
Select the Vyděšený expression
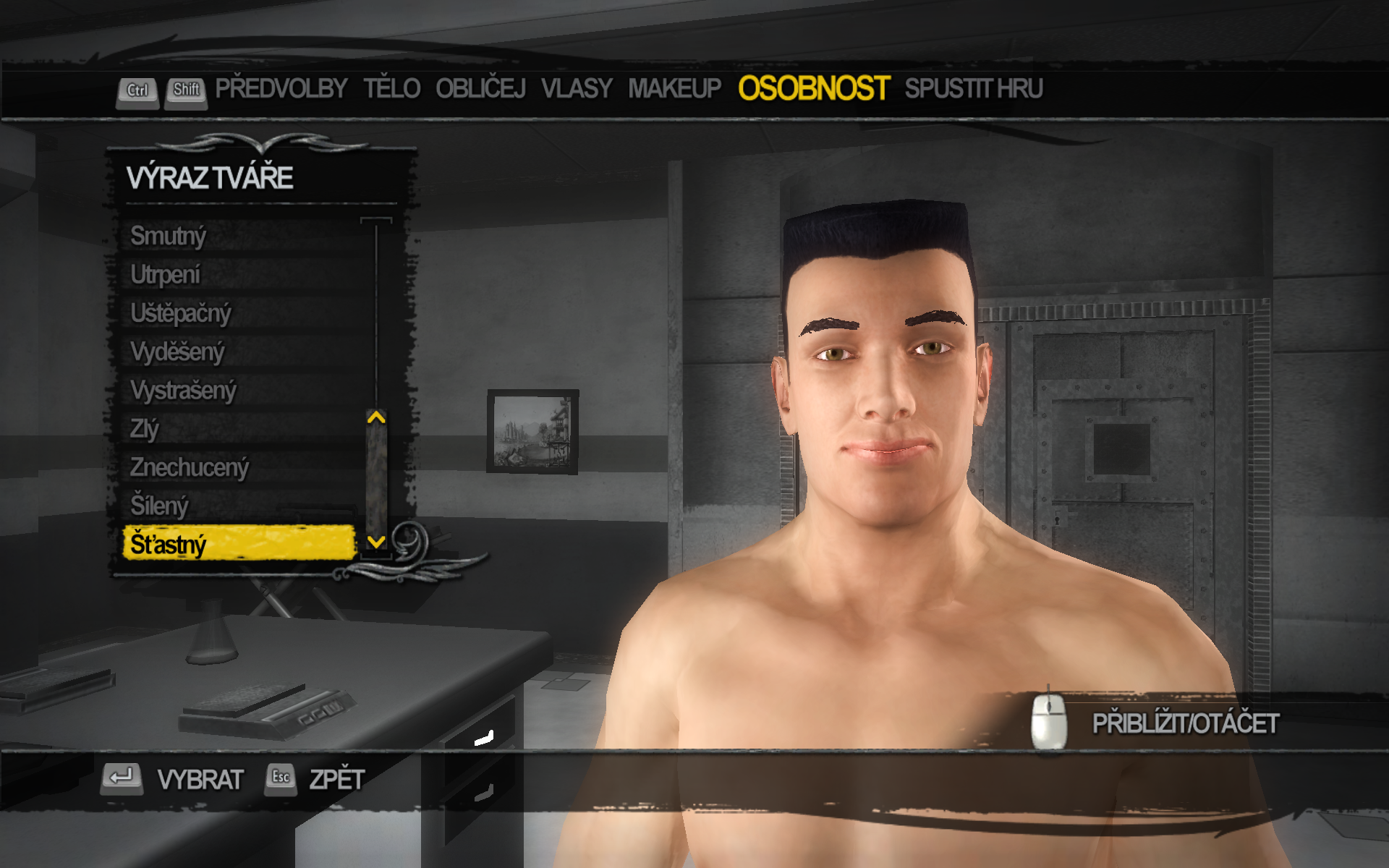[178, 352]
